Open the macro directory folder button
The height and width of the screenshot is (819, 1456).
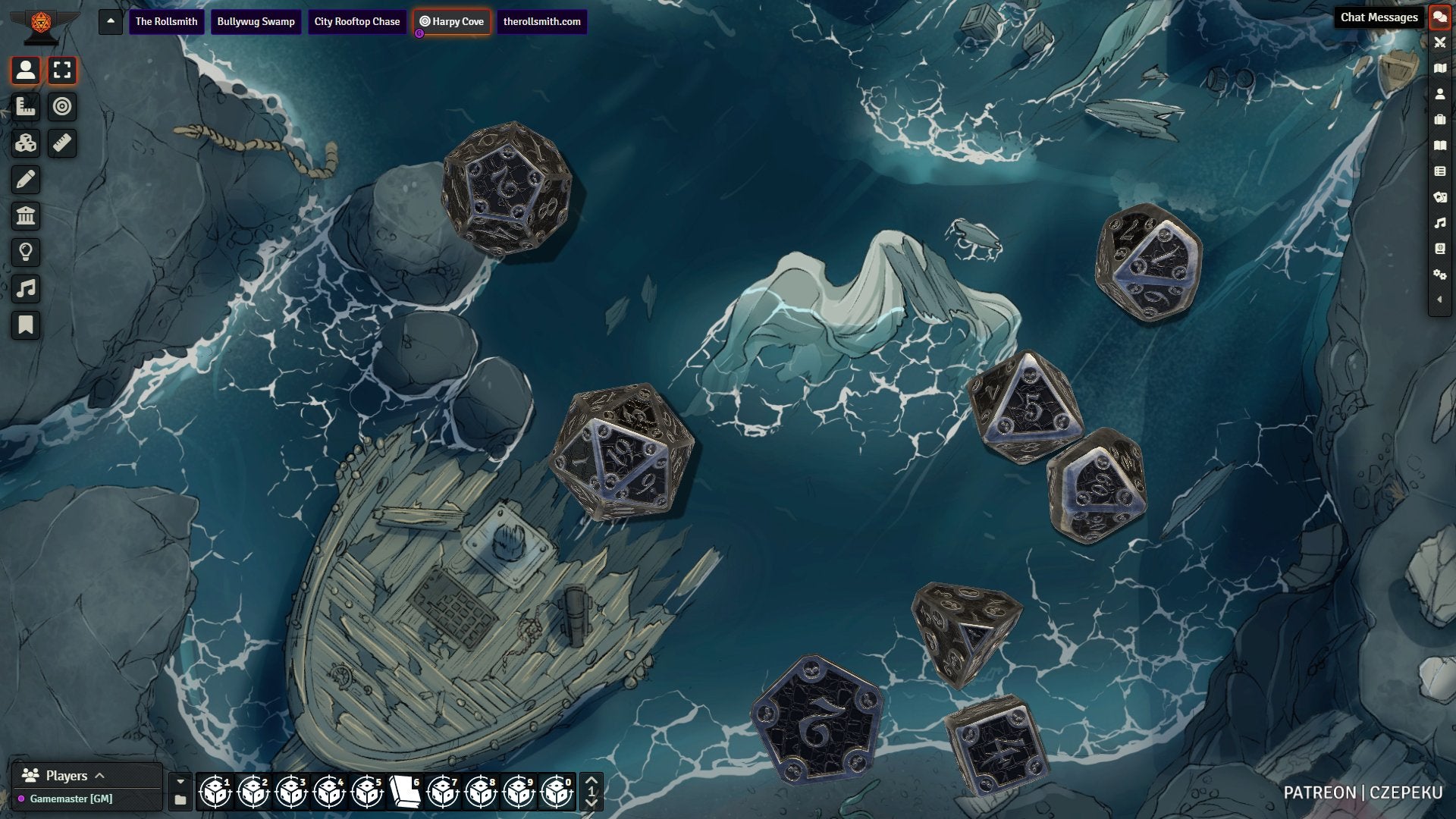[180, 800]
